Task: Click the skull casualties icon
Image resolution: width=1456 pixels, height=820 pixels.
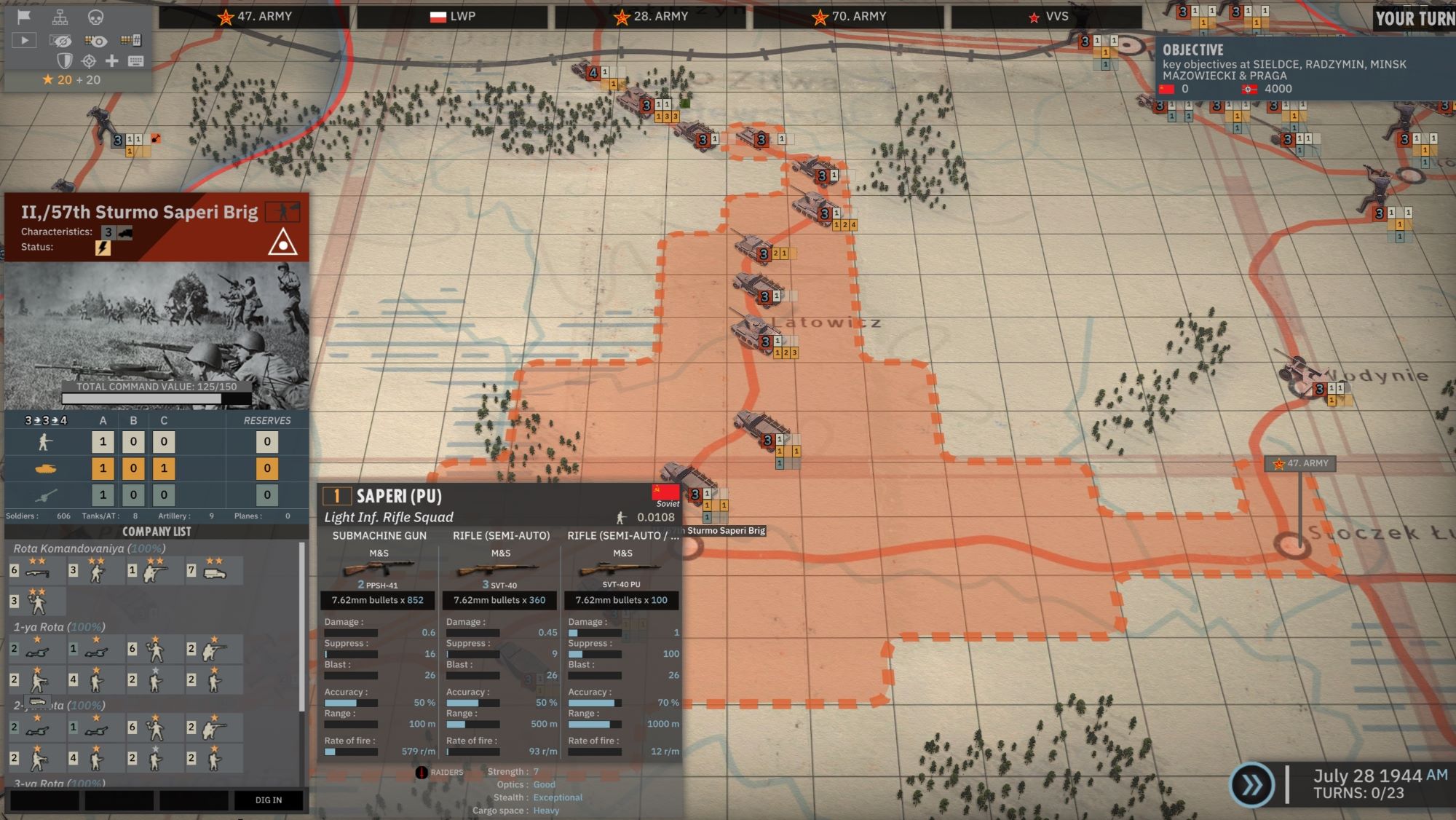Action: [x=95, y=17]
